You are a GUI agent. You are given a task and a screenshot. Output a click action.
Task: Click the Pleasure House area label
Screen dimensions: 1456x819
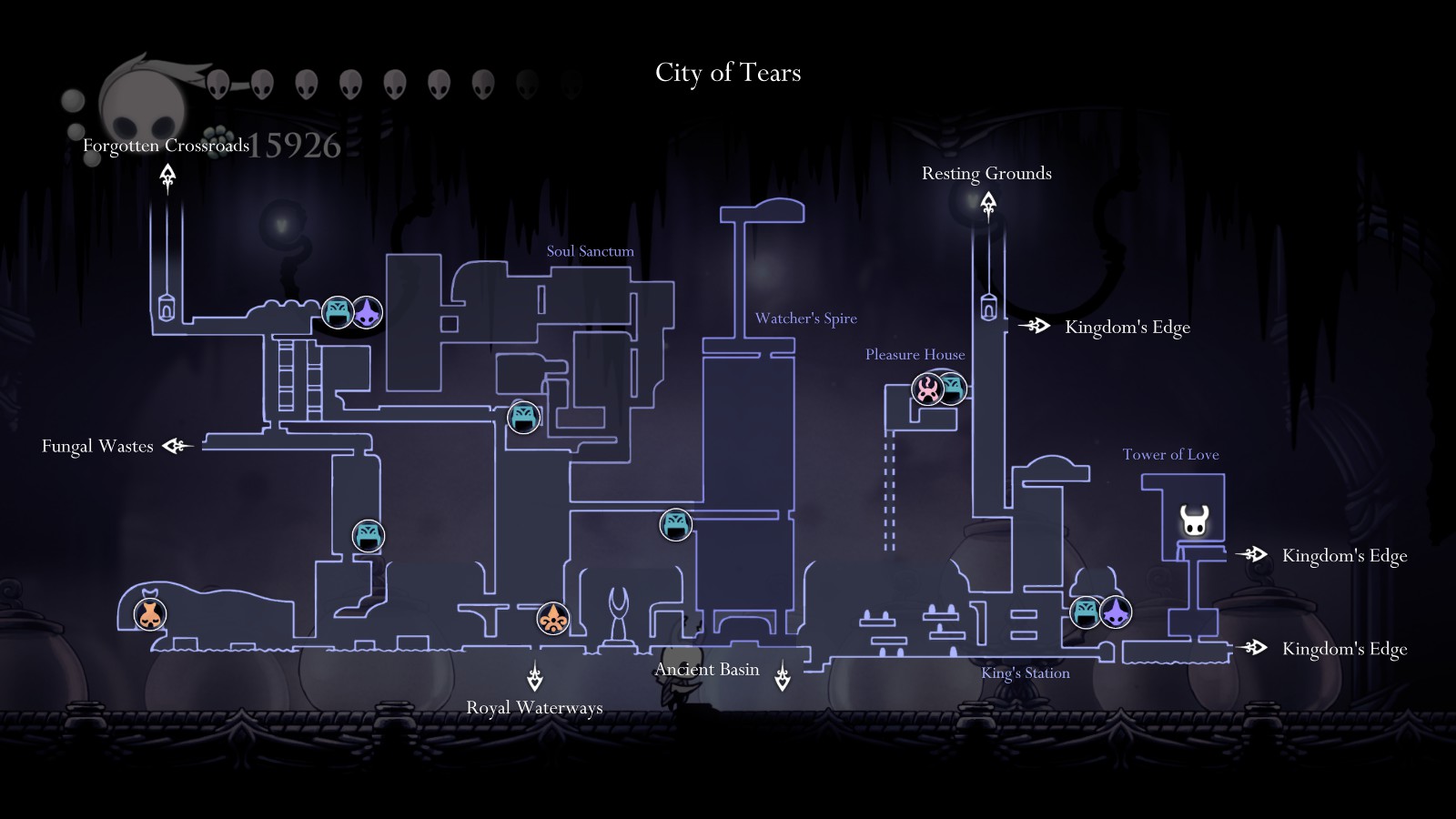(915, 354)
